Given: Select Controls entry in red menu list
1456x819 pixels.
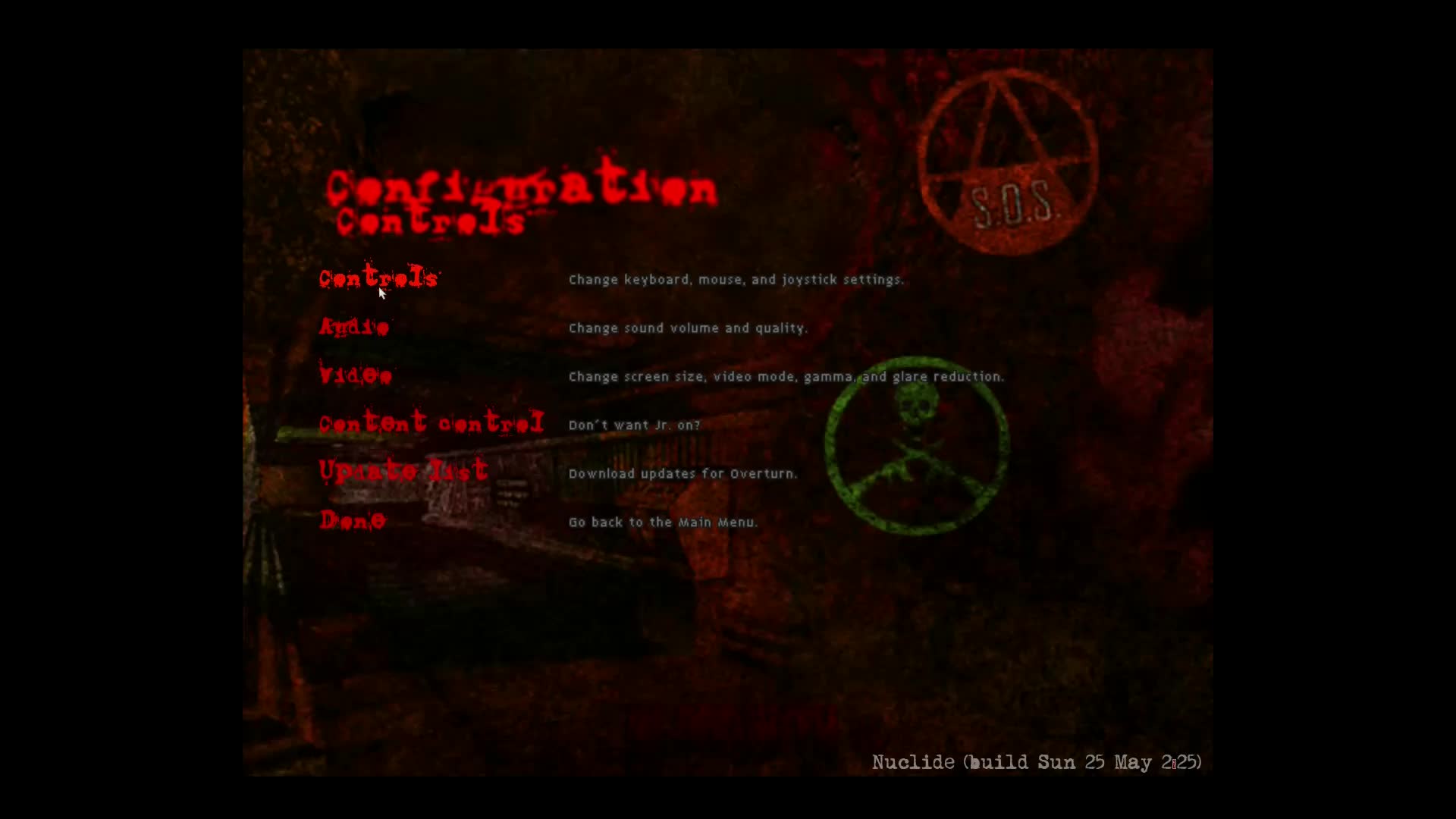Looking at the screenshot, I should click(378, 278).
